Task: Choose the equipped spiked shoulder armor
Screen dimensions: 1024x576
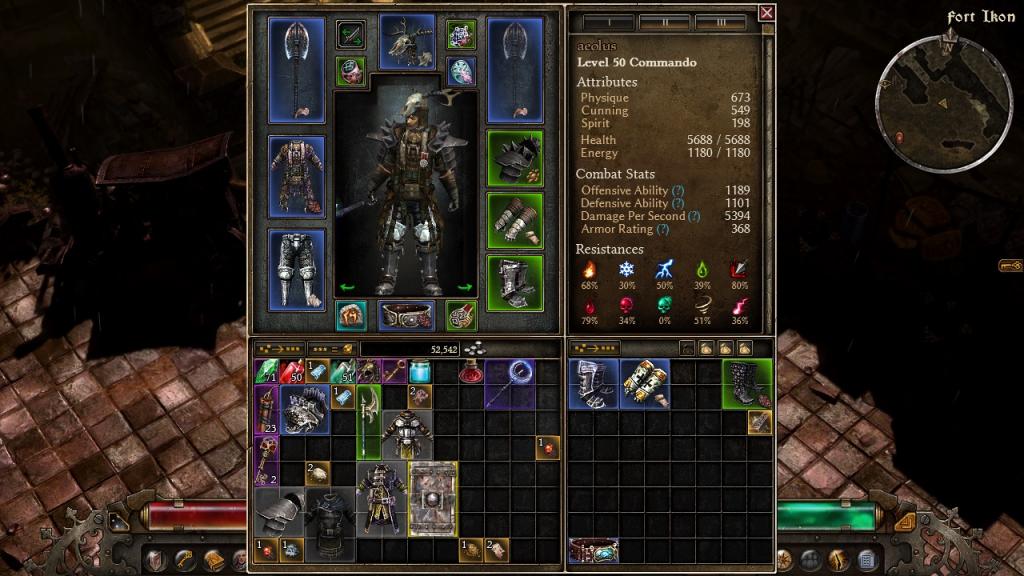Action: [515, 159]
